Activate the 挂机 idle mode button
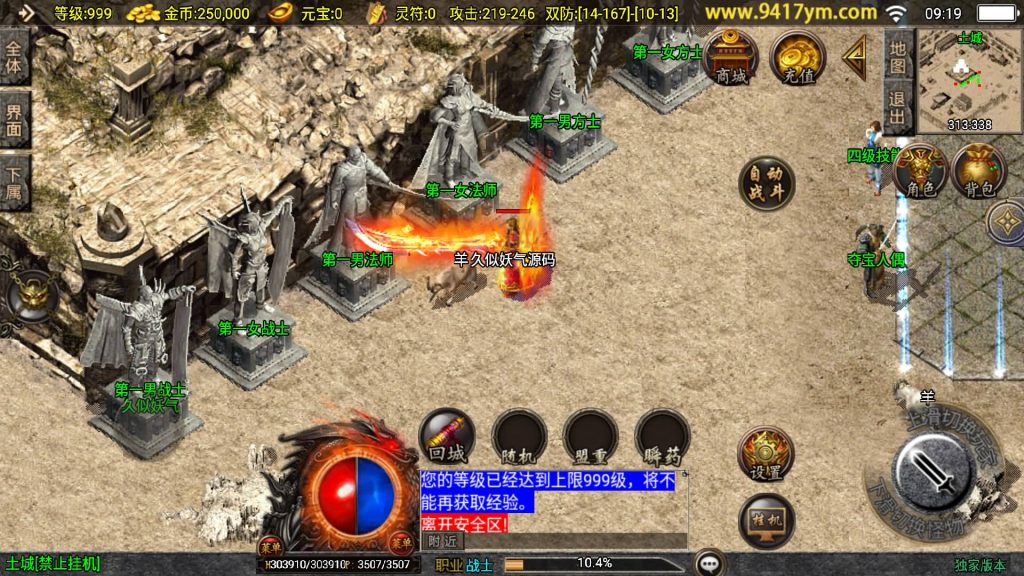The image size is (1024, 576). 765,520
